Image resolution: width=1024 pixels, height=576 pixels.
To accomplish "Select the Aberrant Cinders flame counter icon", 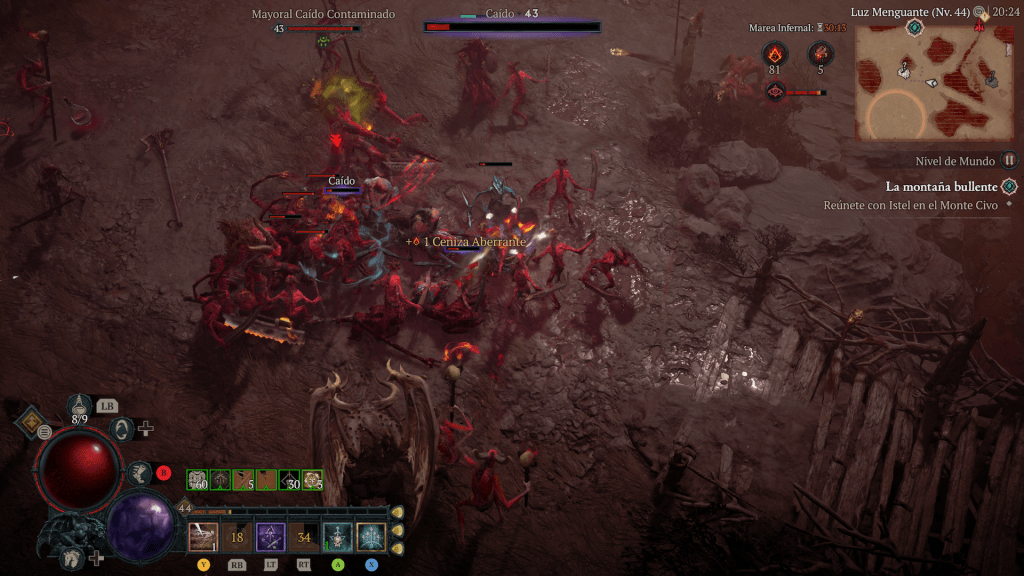I will (776, 55).
